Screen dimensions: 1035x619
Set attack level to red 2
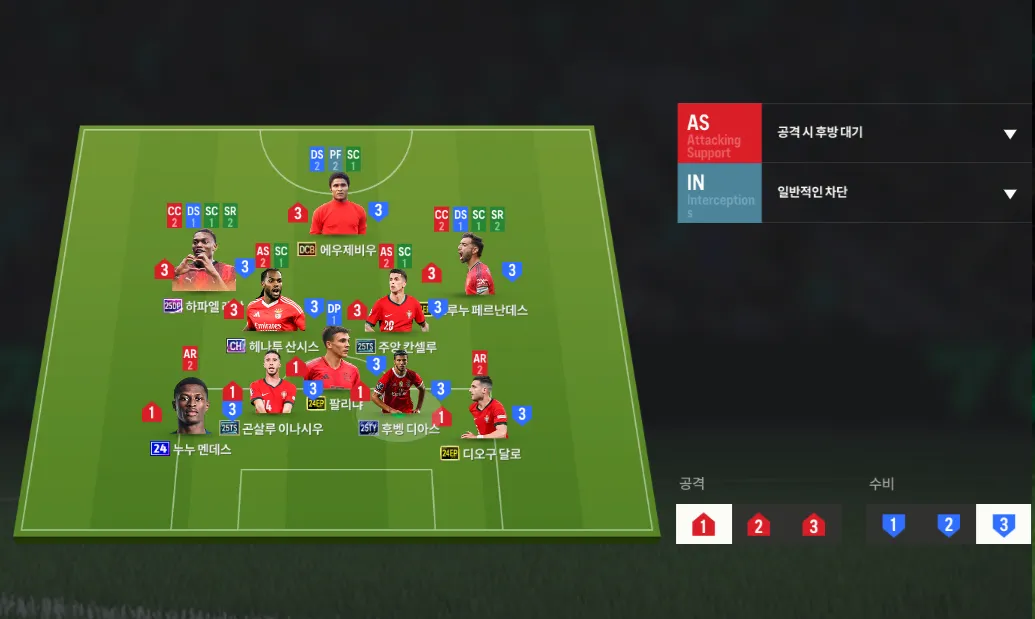tap(758, 524)
